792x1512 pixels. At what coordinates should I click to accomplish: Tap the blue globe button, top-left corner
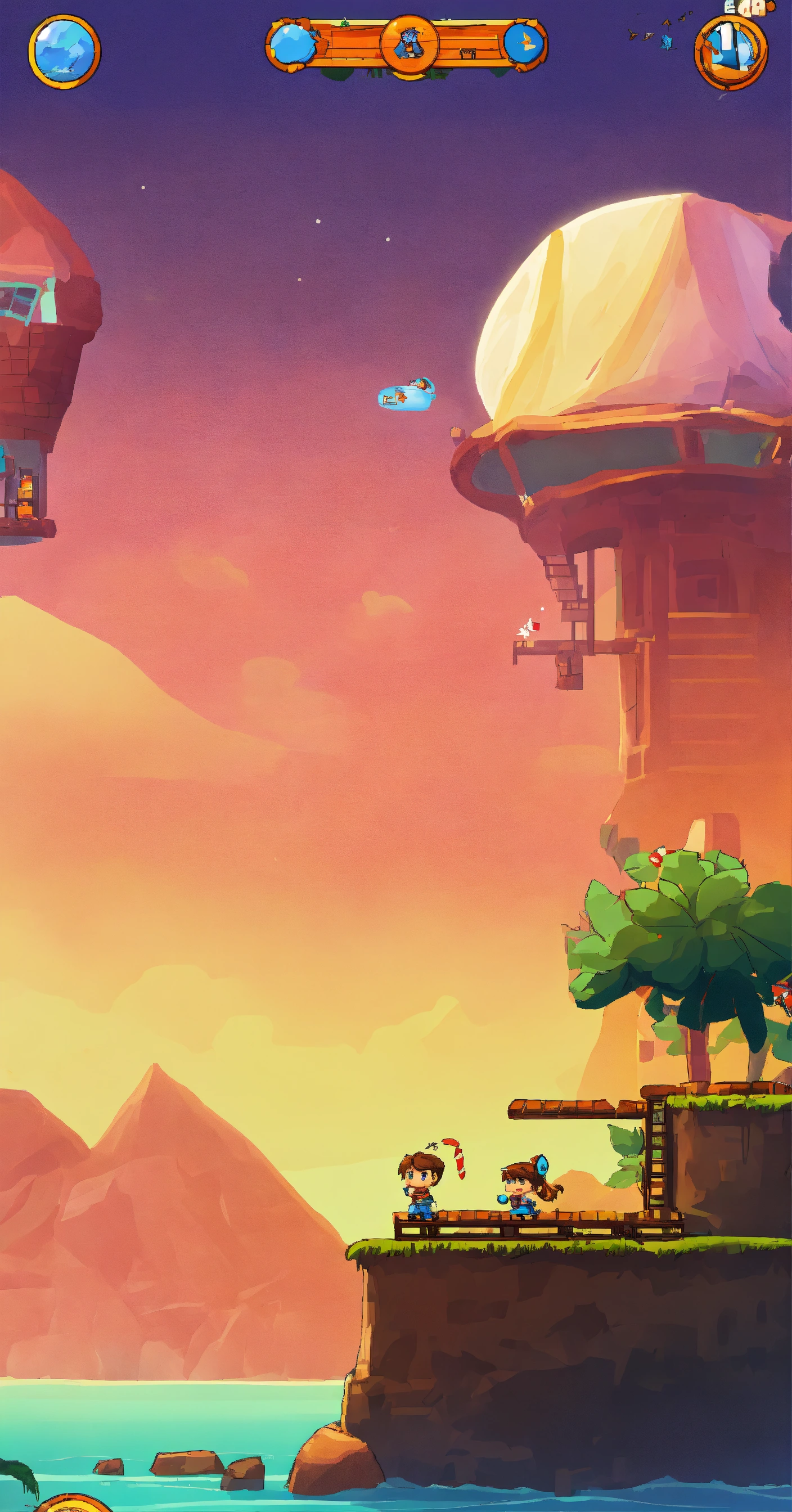(x=64, y=52)
